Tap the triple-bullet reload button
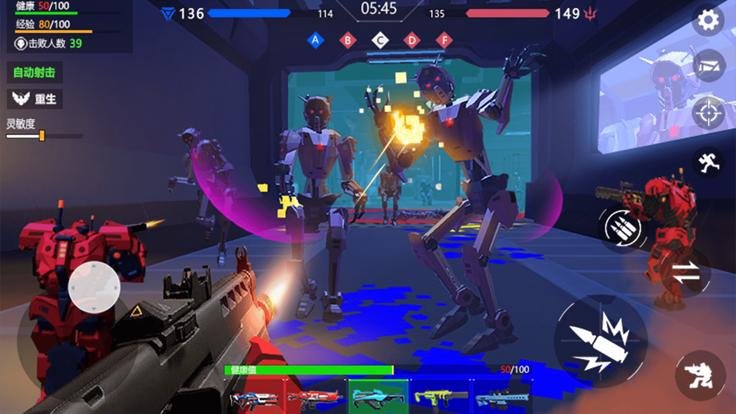The height and width of the screenshot is (414, 736). (621, 226)
